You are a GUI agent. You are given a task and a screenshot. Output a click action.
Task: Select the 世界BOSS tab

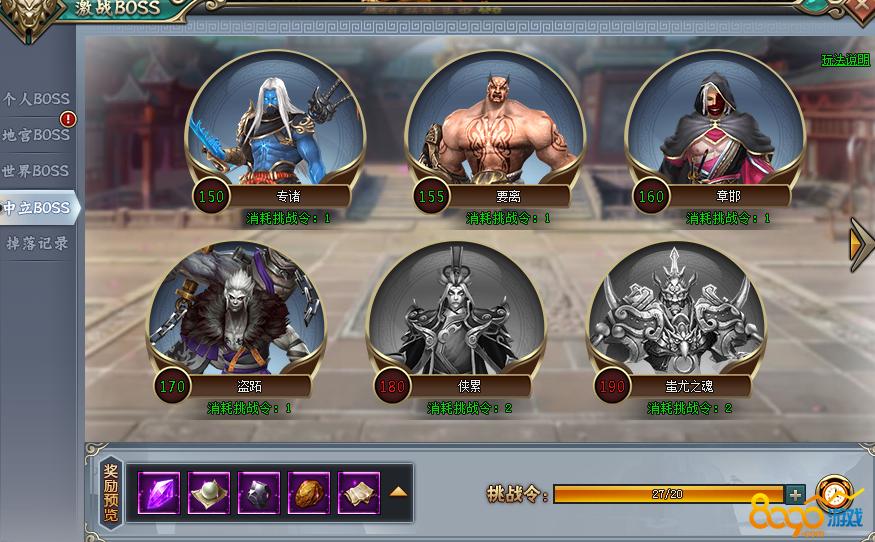pos(37,171)
